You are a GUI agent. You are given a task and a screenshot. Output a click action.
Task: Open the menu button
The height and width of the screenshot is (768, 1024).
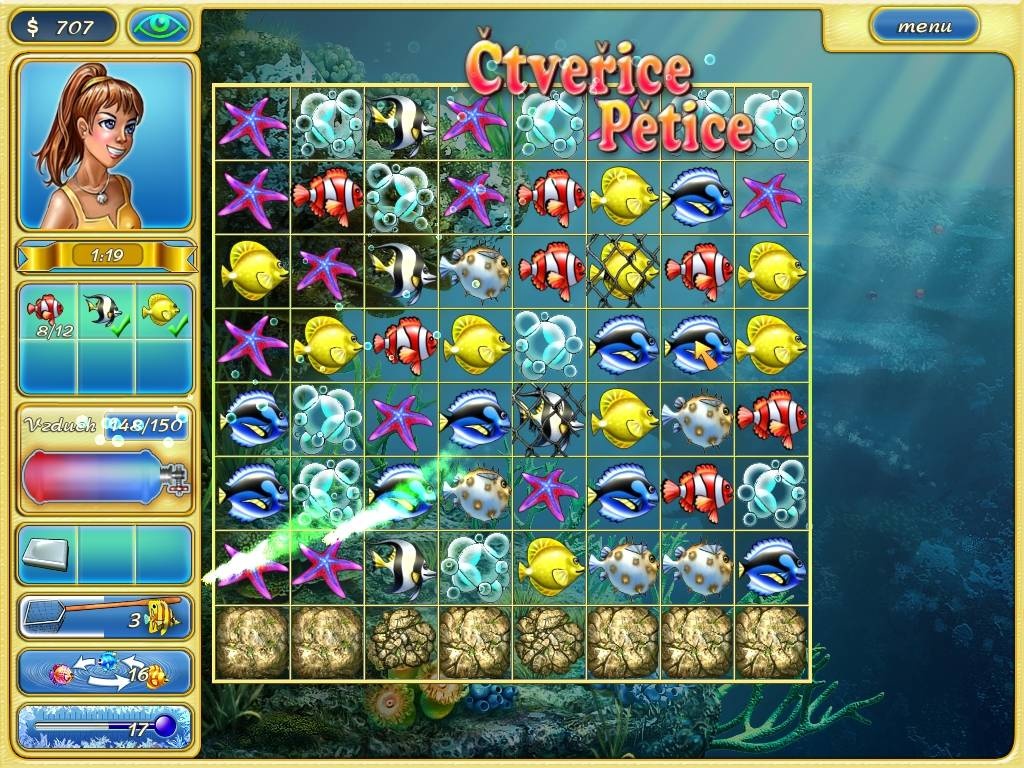(924, 26)
